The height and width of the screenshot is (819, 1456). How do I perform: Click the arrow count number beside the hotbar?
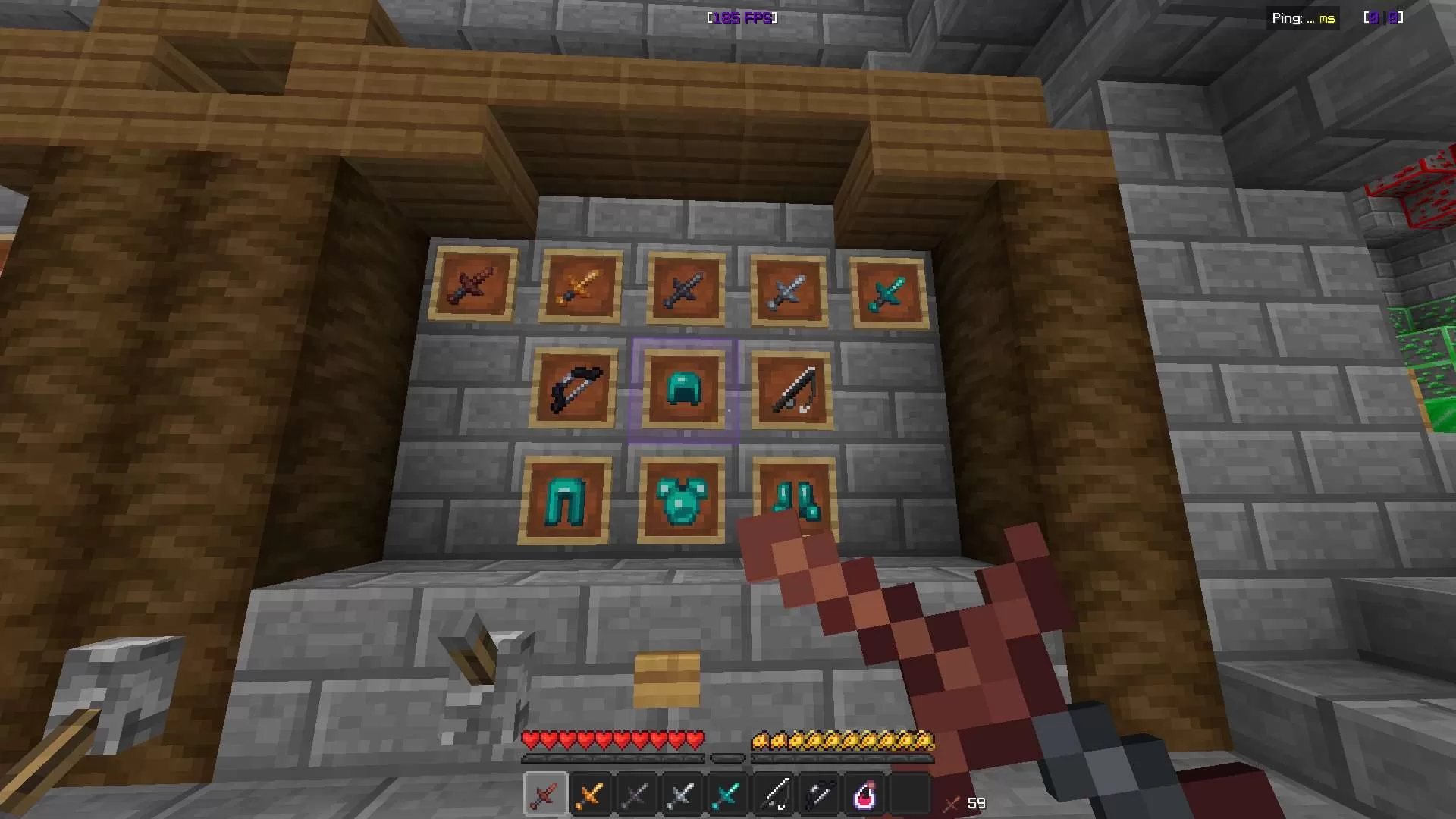[976, 803]
